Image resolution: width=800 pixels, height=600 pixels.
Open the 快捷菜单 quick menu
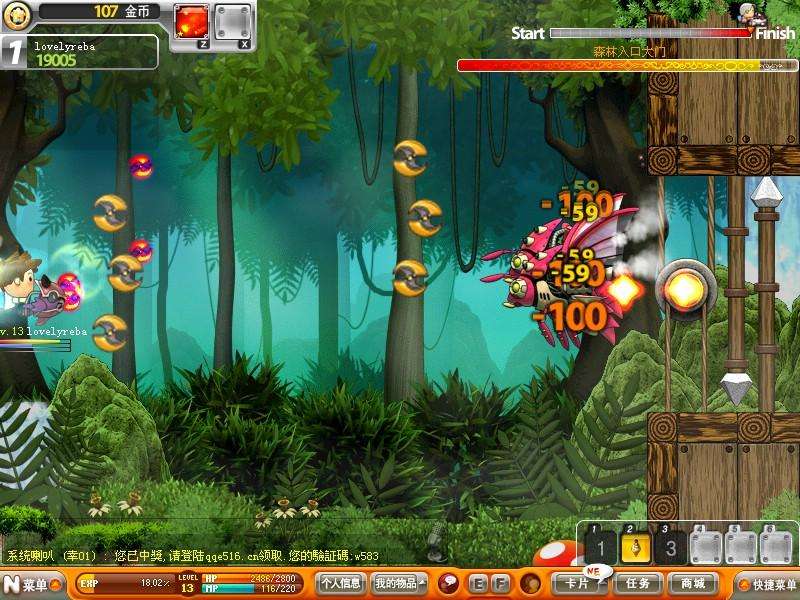(767, 584)
